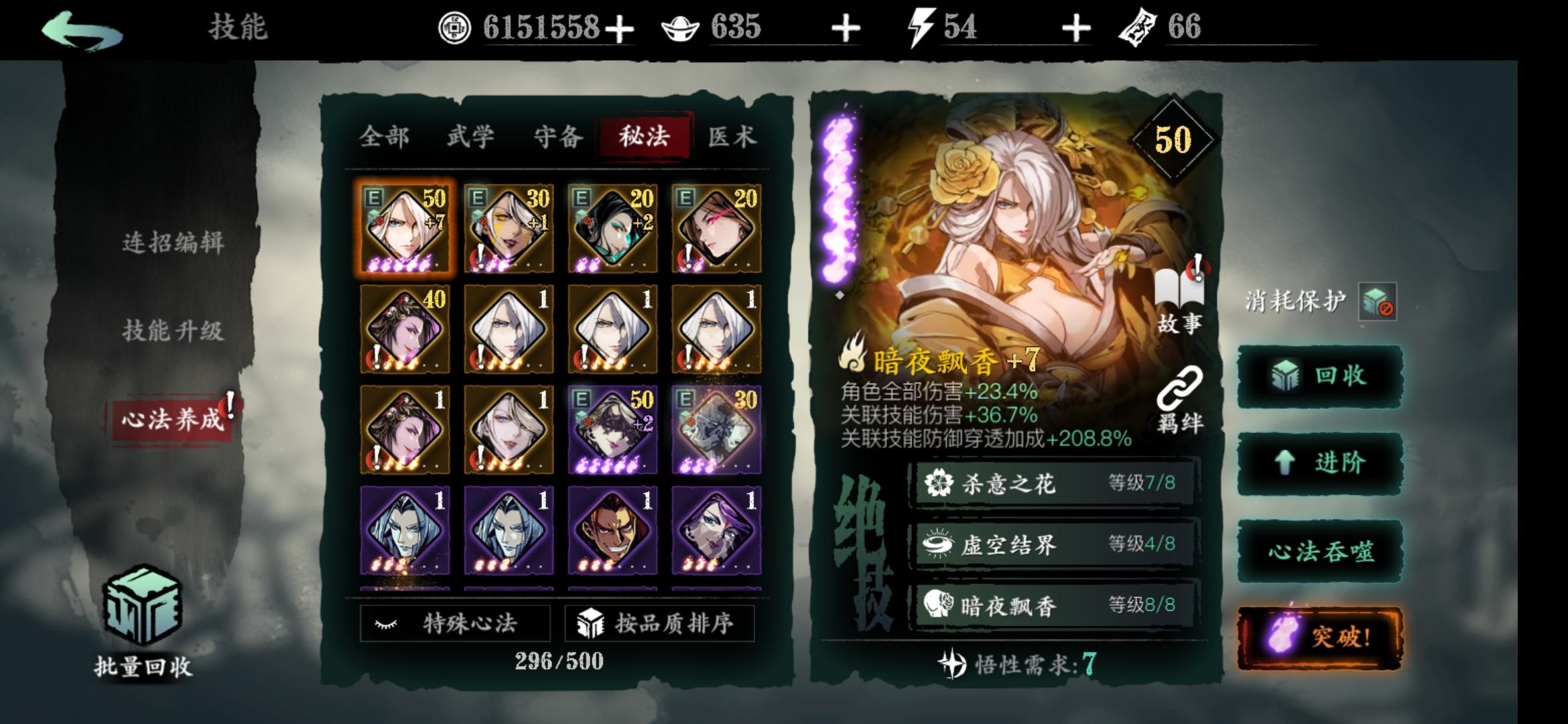Image resolution: width=1568 pixels, height=724 pixels.
Task: Toggle 按品质排序 quality sorting
Action: point(660,621)
